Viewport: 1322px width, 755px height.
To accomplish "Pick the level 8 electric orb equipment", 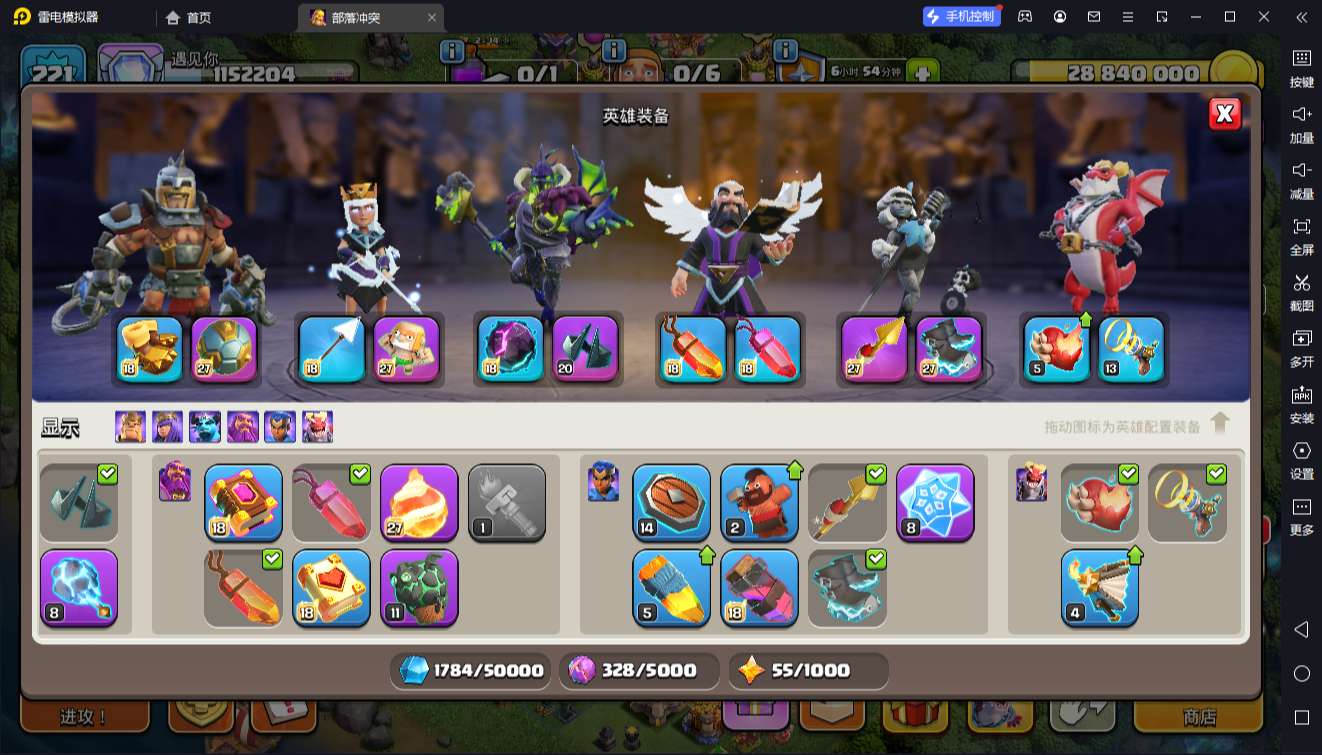I will (79, 587).
